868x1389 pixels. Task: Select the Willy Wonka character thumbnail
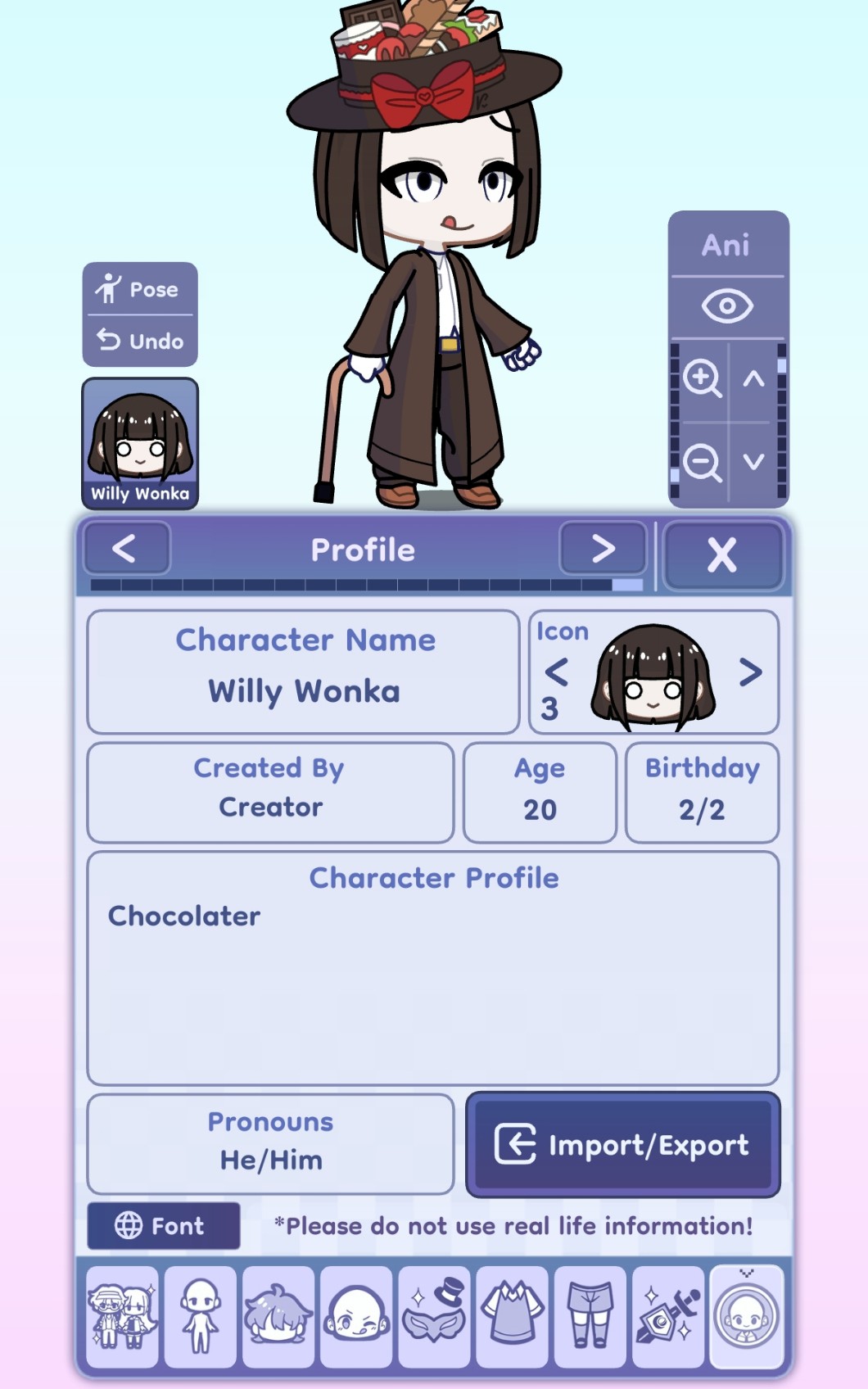tap(140, 443)
